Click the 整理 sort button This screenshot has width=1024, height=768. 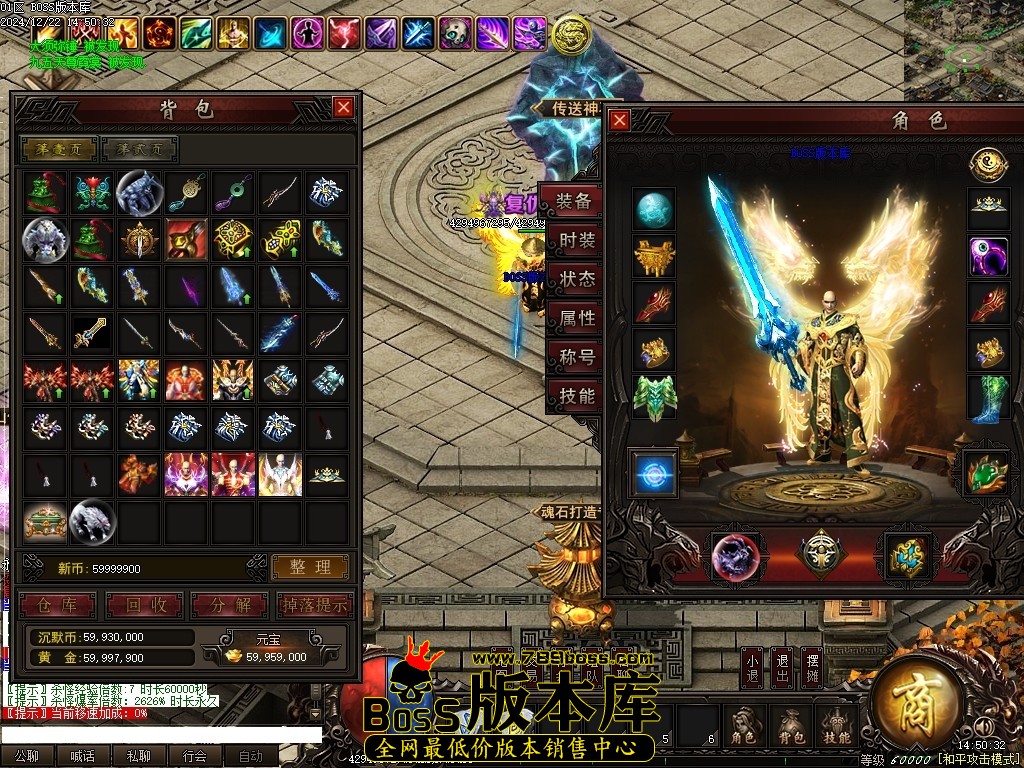tap(310, 567)
